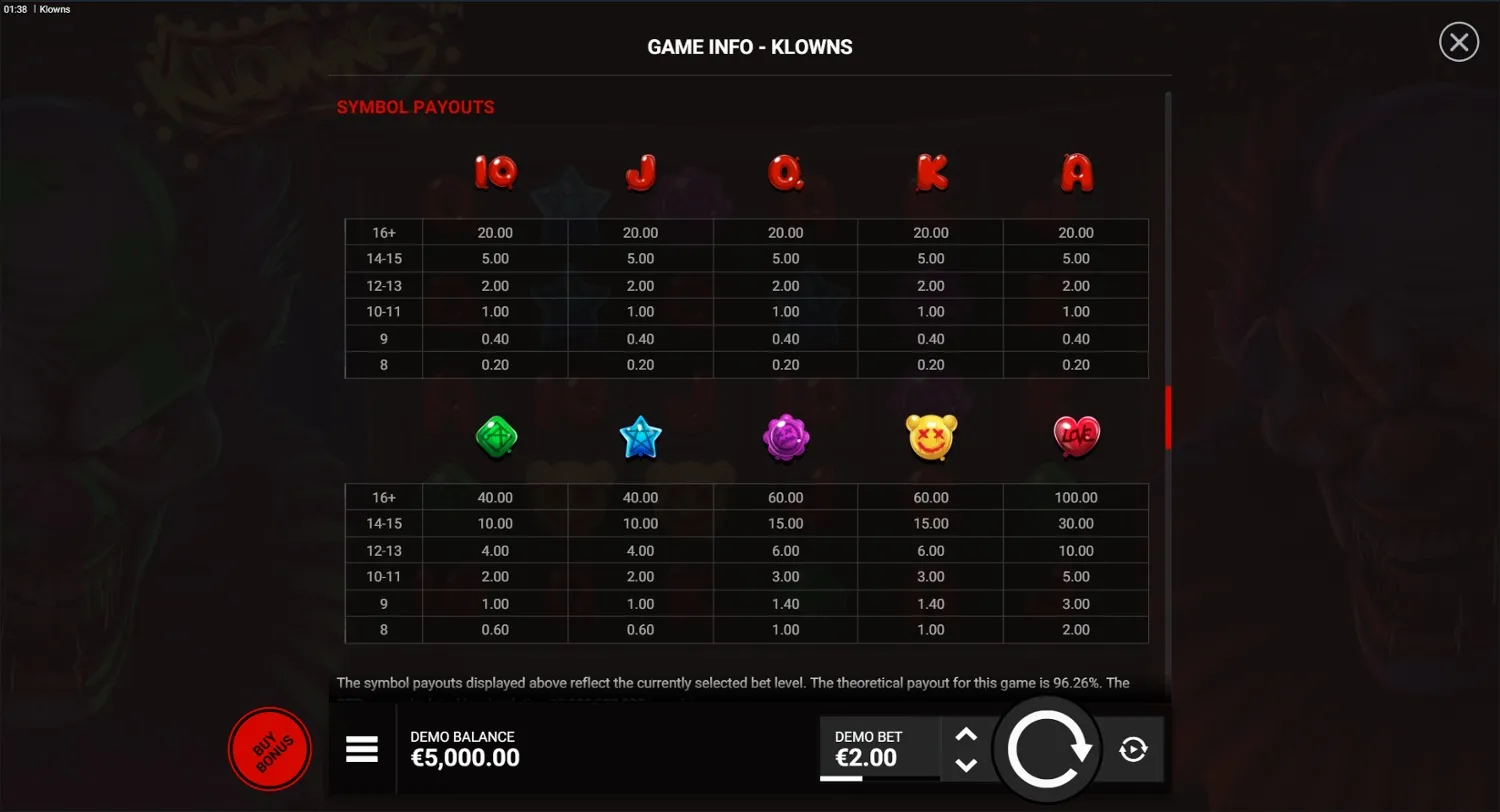Select the blue star symbol

[x=640, y=436]
